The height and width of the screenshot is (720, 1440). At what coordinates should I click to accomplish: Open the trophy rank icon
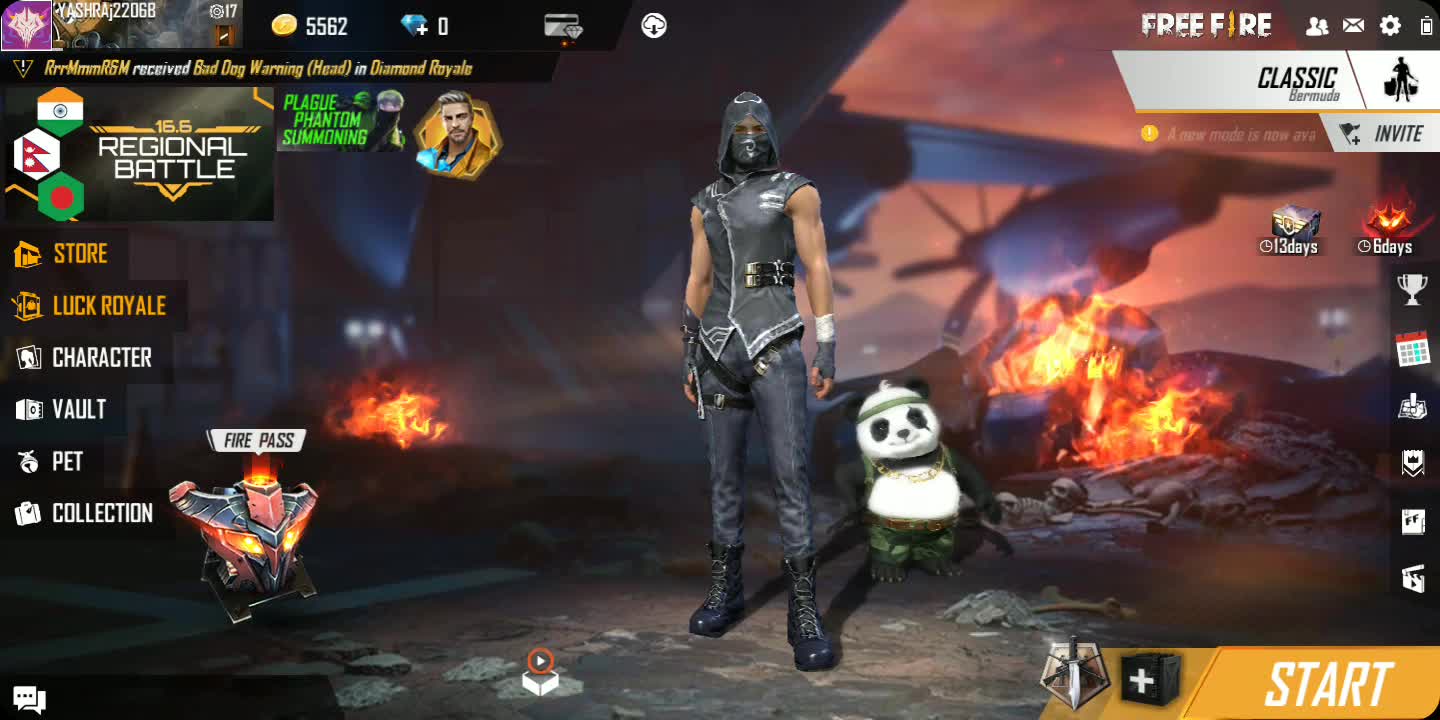1412,289
